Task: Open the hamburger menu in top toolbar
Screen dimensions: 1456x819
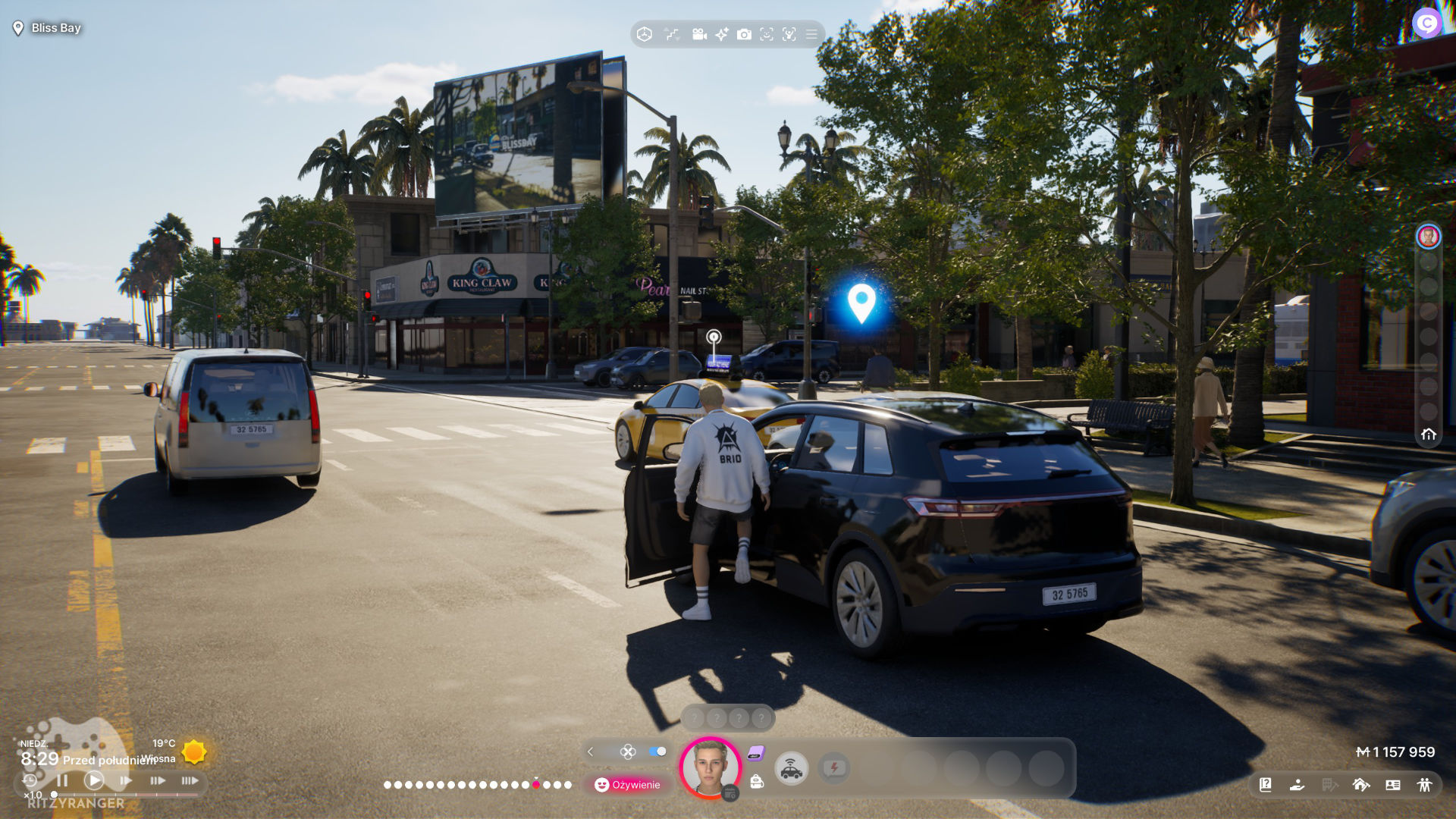Action: coord(811,35)
